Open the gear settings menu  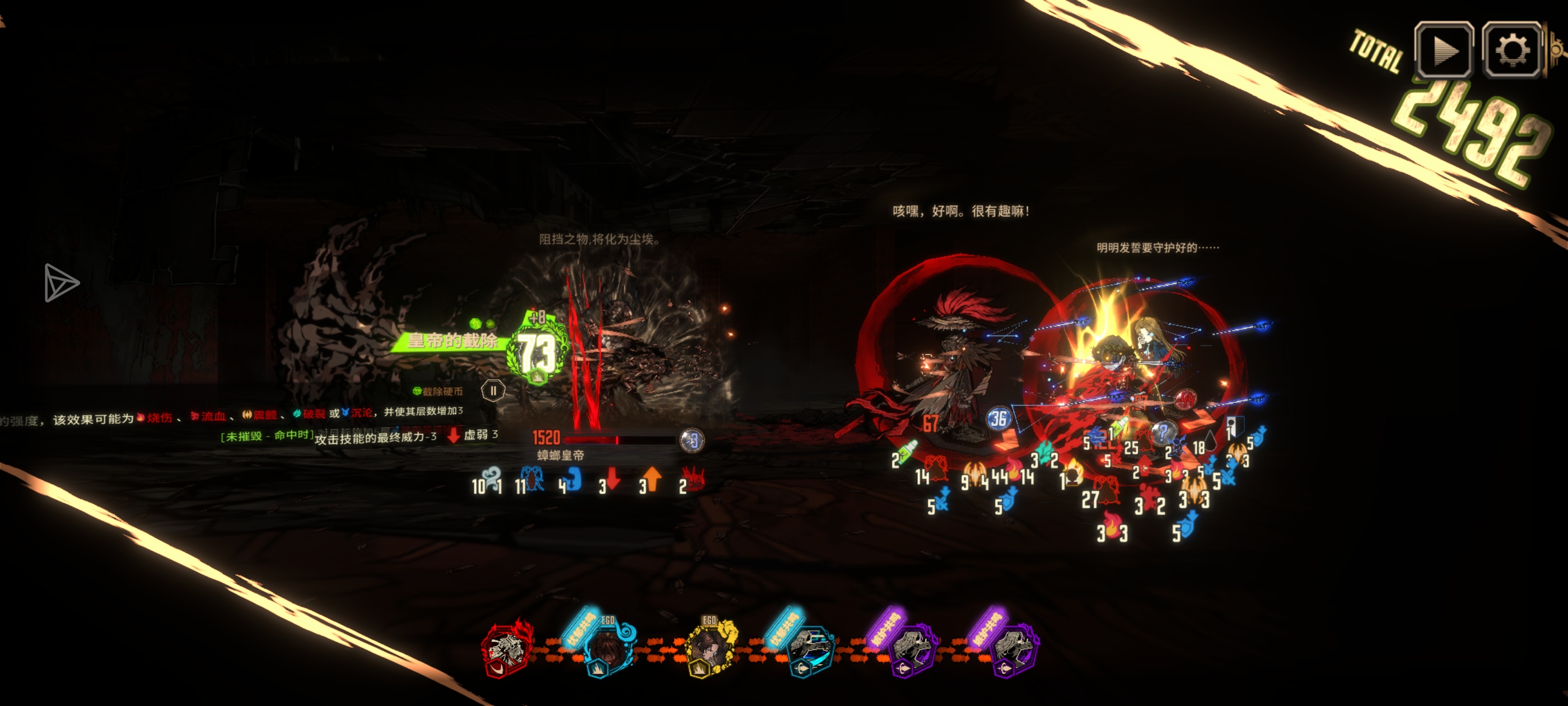click(1513, 50)
